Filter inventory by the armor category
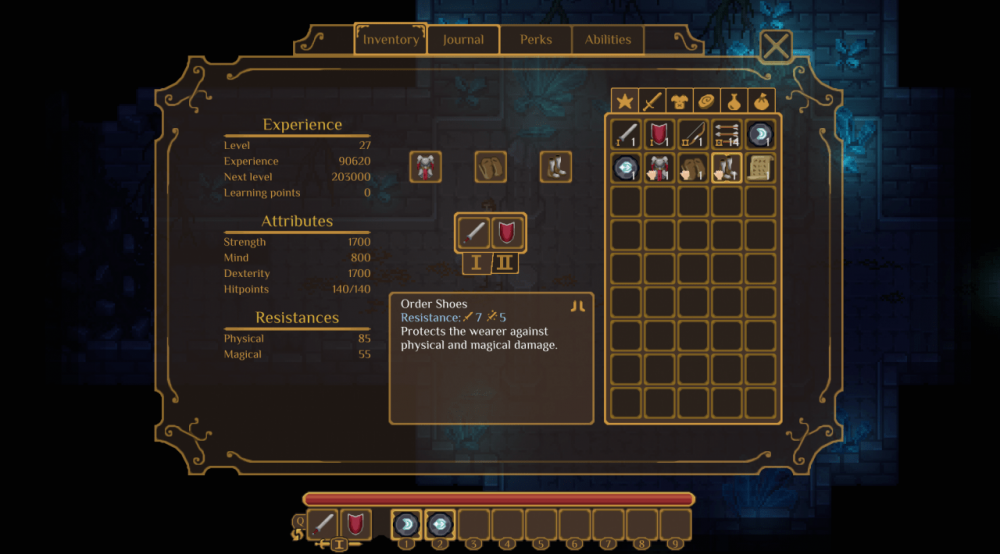 pyautogui.click(x=679, y=101)
